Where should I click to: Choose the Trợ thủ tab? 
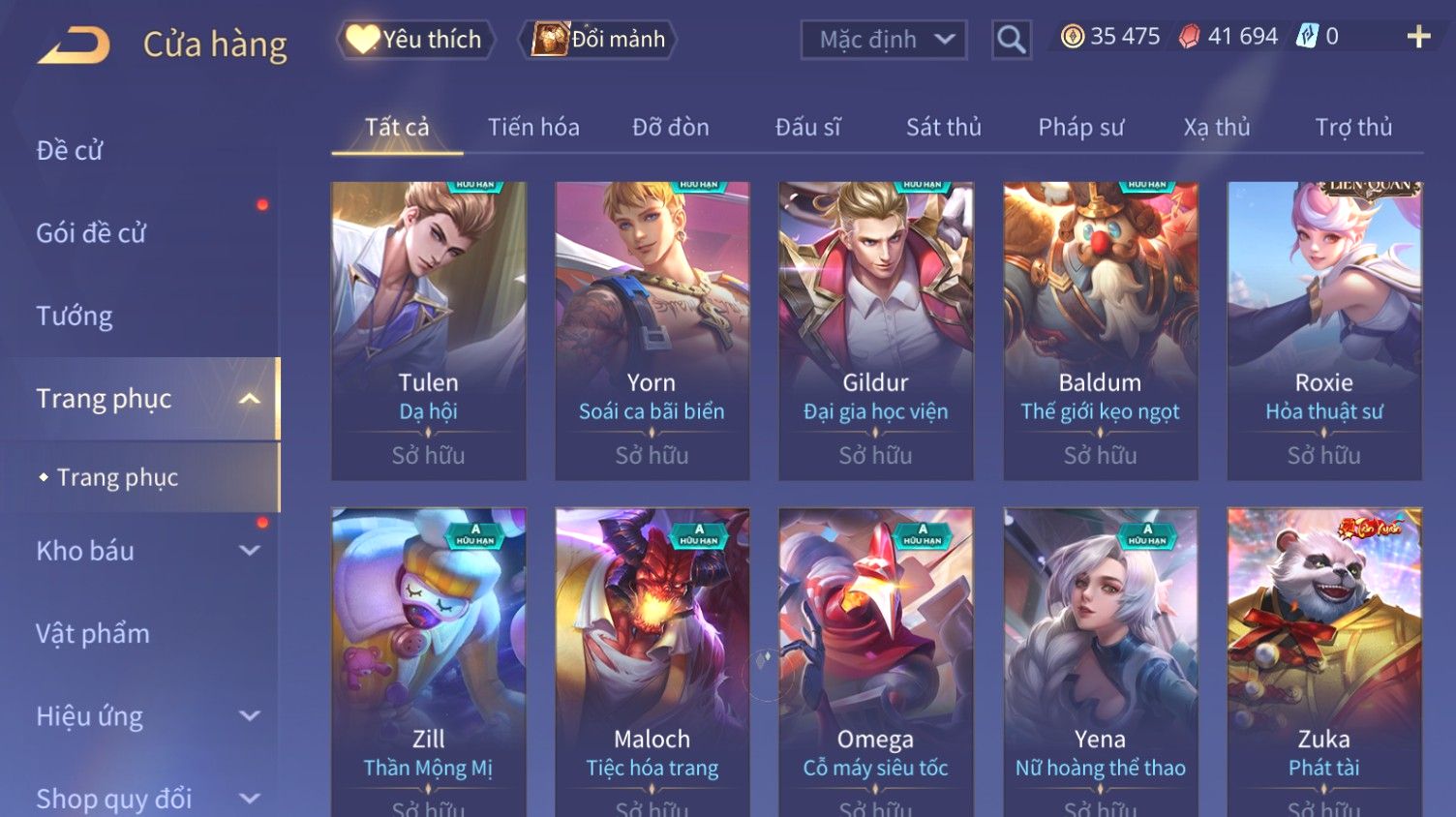click(x=1352, y=127)
